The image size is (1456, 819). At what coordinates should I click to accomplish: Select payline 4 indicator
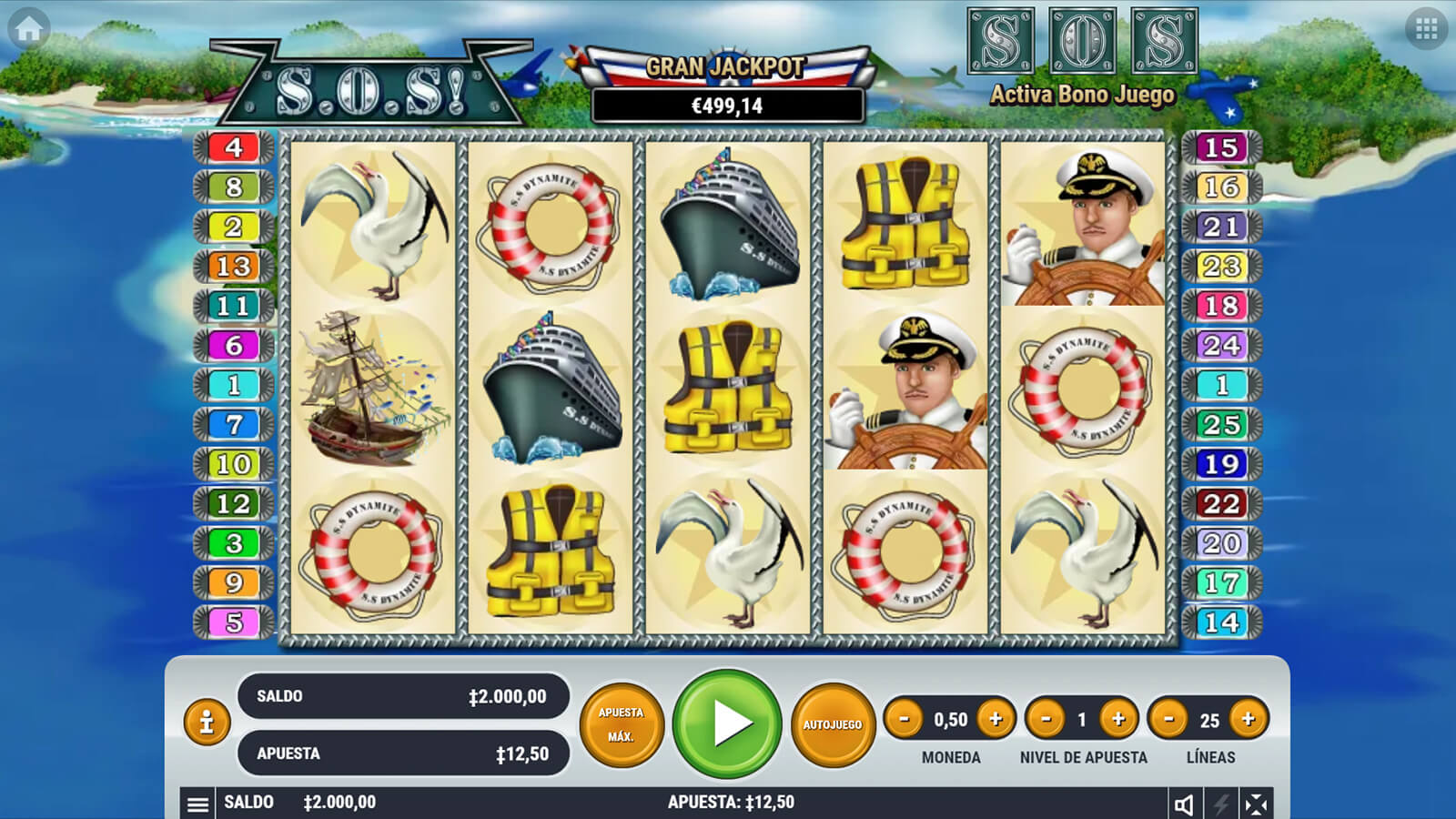coord(234,147)
